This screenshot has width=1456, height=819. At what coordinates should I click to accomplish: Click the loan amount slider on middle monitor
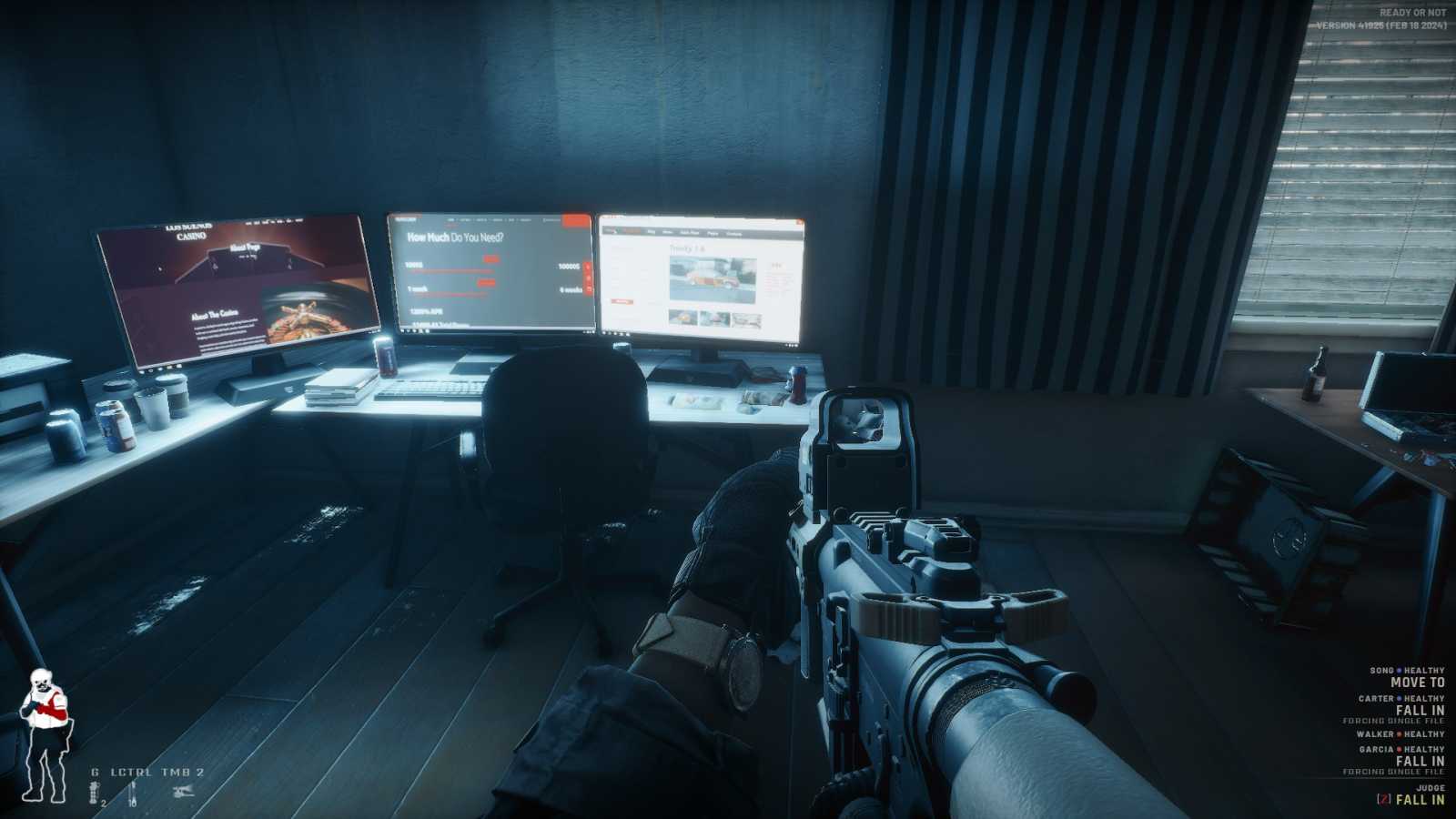point(451,272)
